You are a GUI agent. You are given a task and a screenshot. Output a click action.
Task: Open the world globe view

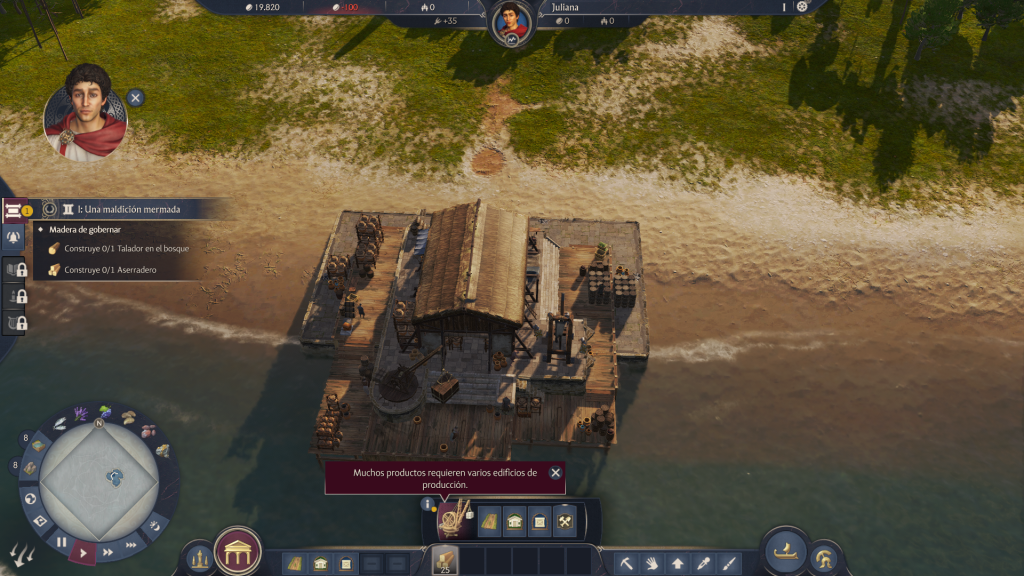tap(30, 497)
